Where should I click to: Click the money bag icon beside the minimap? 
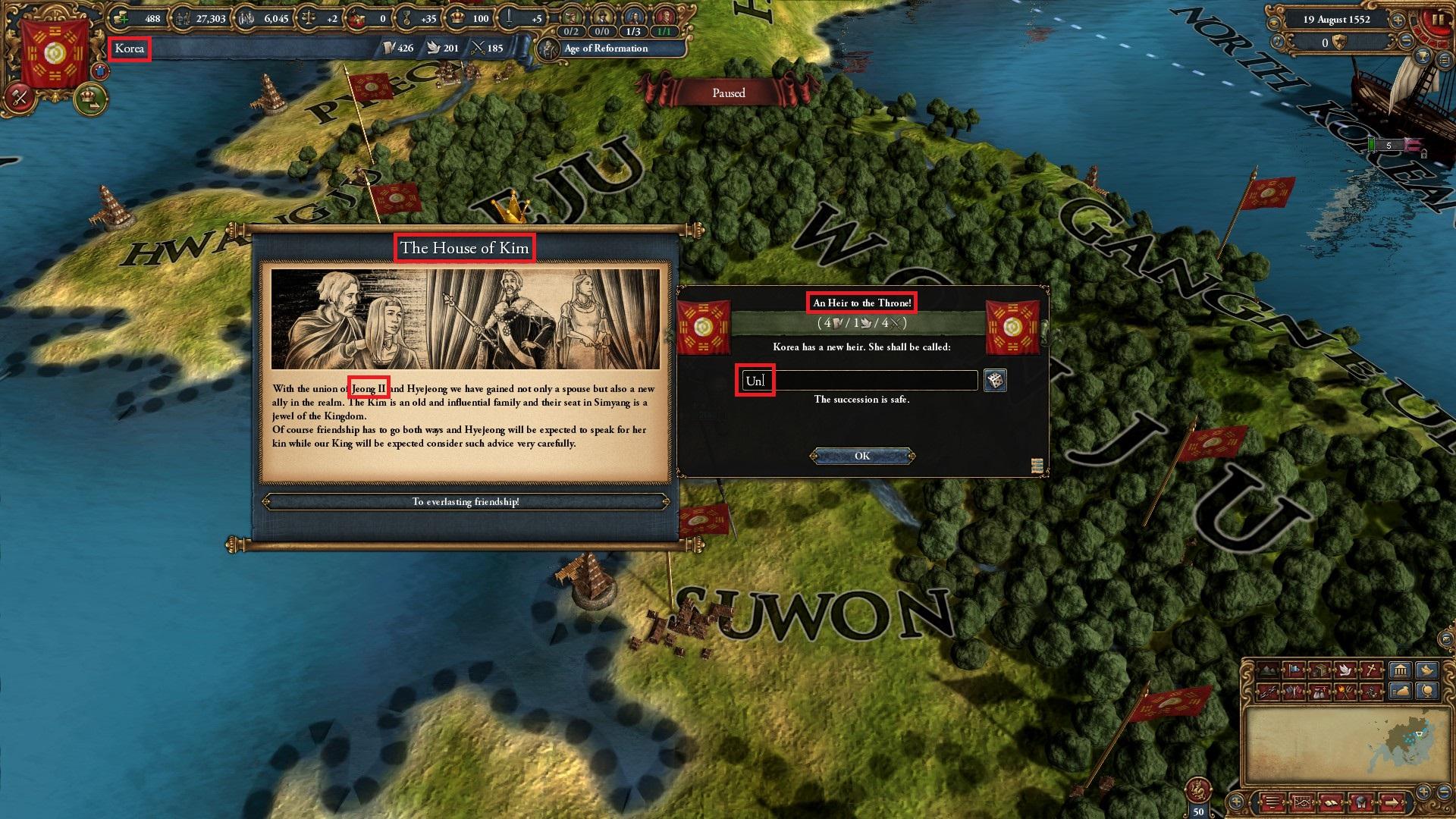(1400, 692)
